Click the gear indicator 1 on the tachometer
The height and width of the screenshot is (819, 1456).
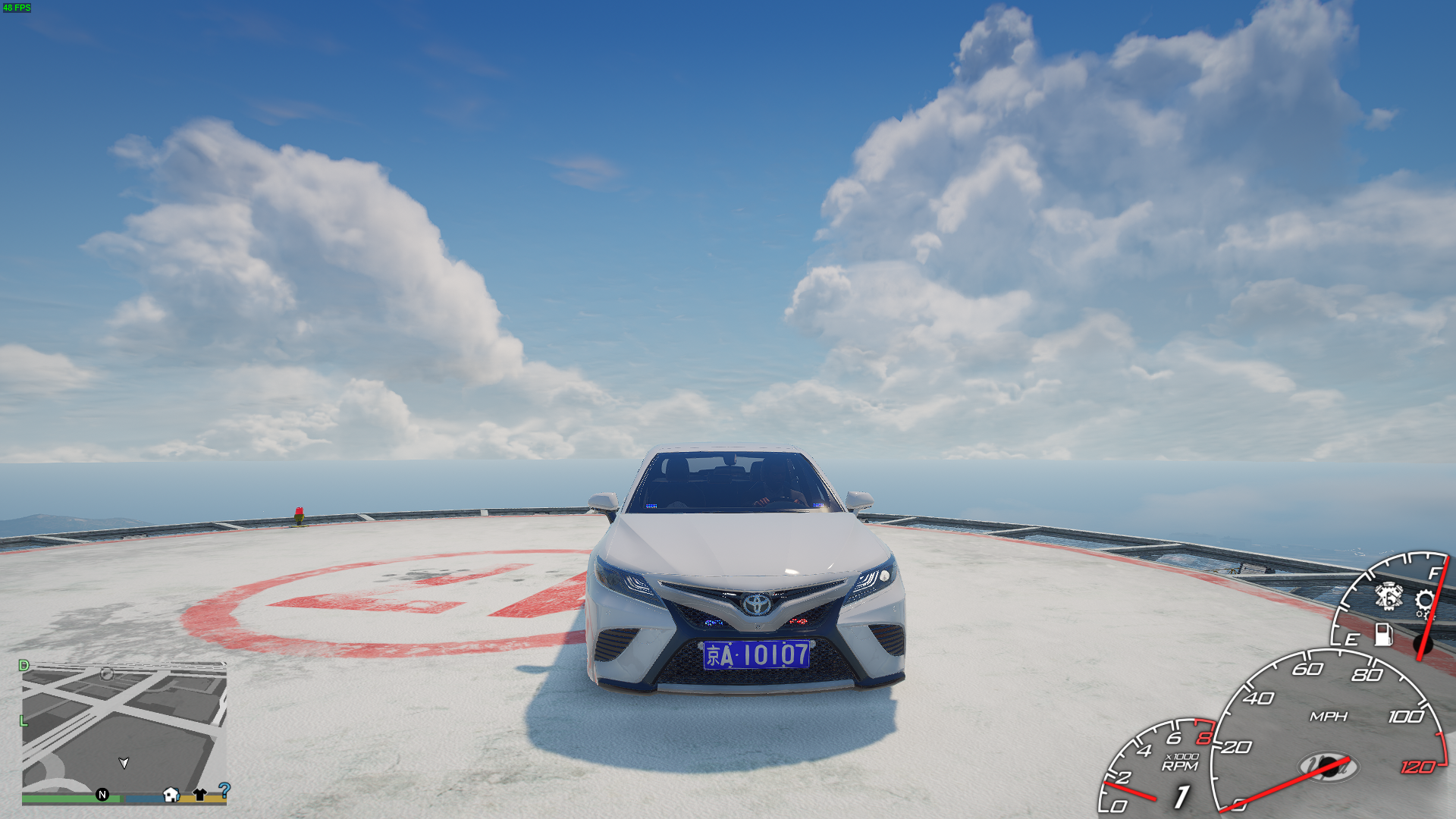tap(1181, 797)
